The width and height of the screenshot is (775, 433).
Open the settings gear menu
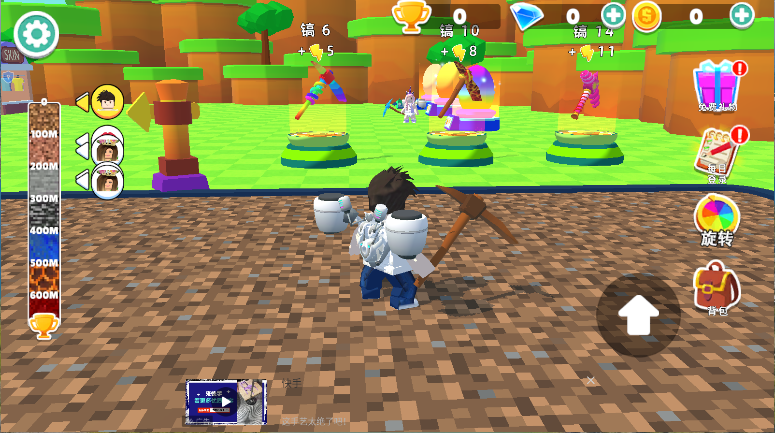point(36,34)
